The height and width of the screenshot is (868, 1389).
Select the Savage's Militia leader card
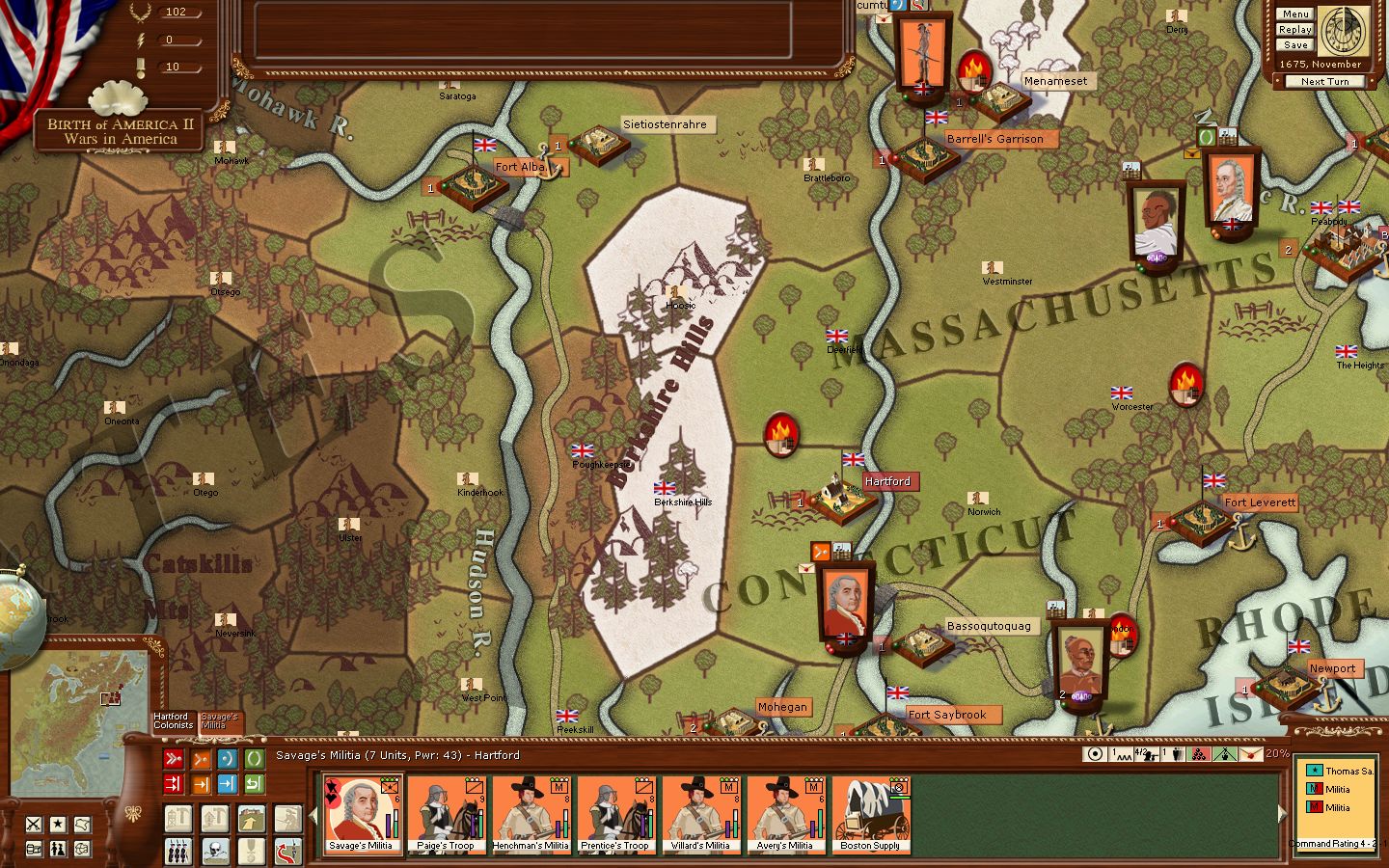(362, 815)
